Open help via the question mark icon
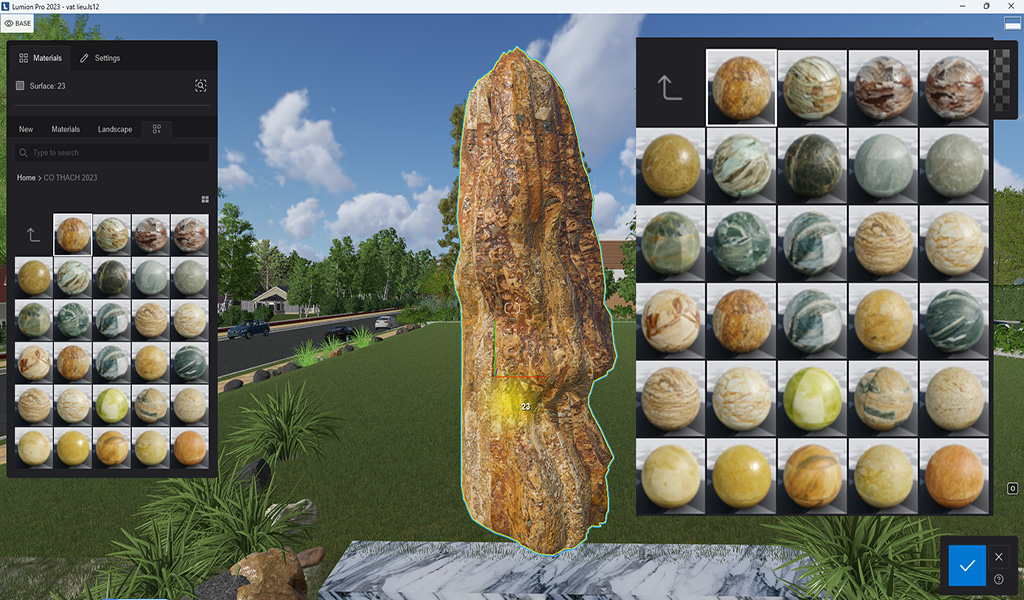 tap(998, 579)
